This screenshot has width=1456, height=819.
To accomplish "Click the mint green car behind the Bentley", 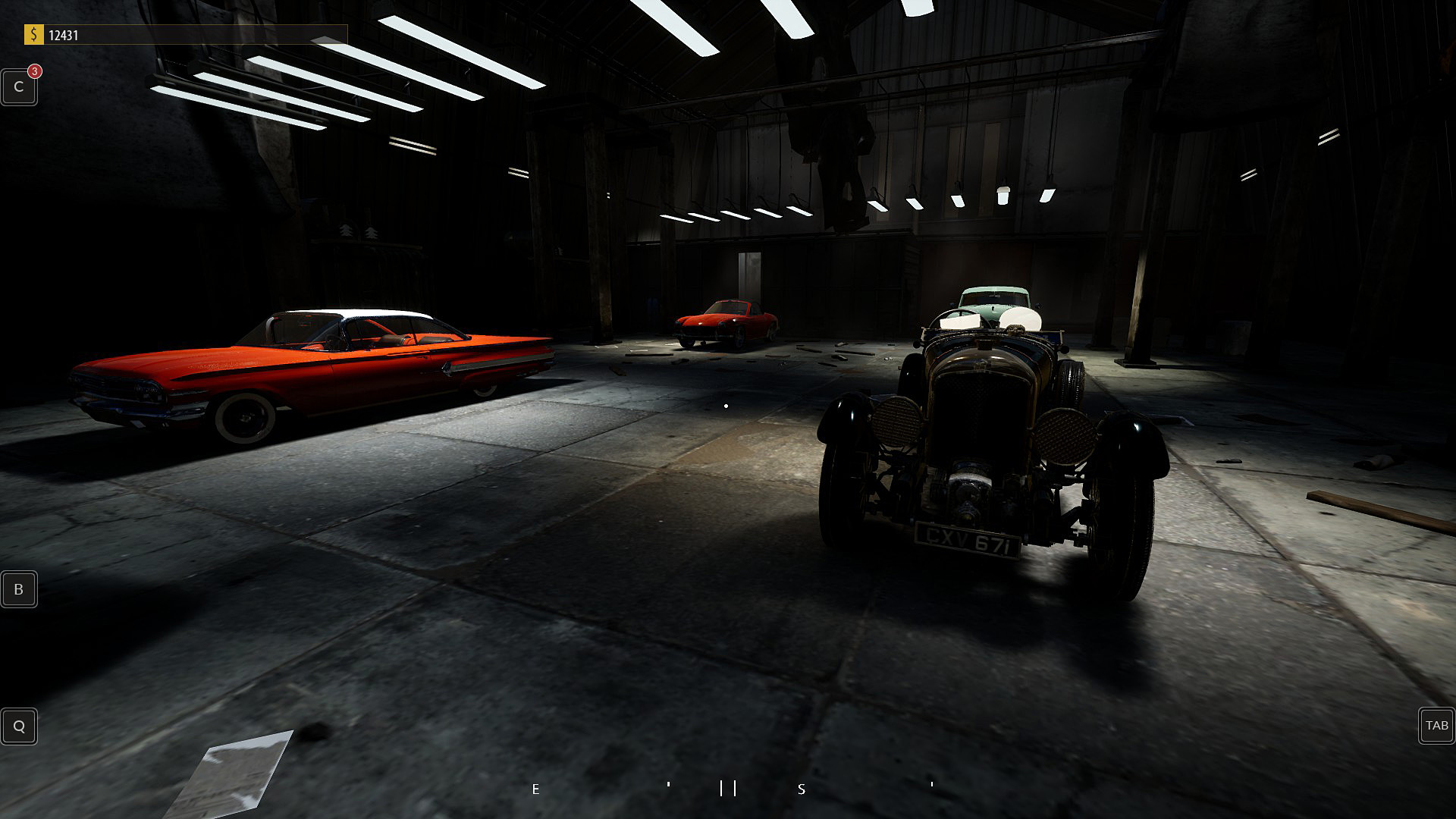I will 993,296.
